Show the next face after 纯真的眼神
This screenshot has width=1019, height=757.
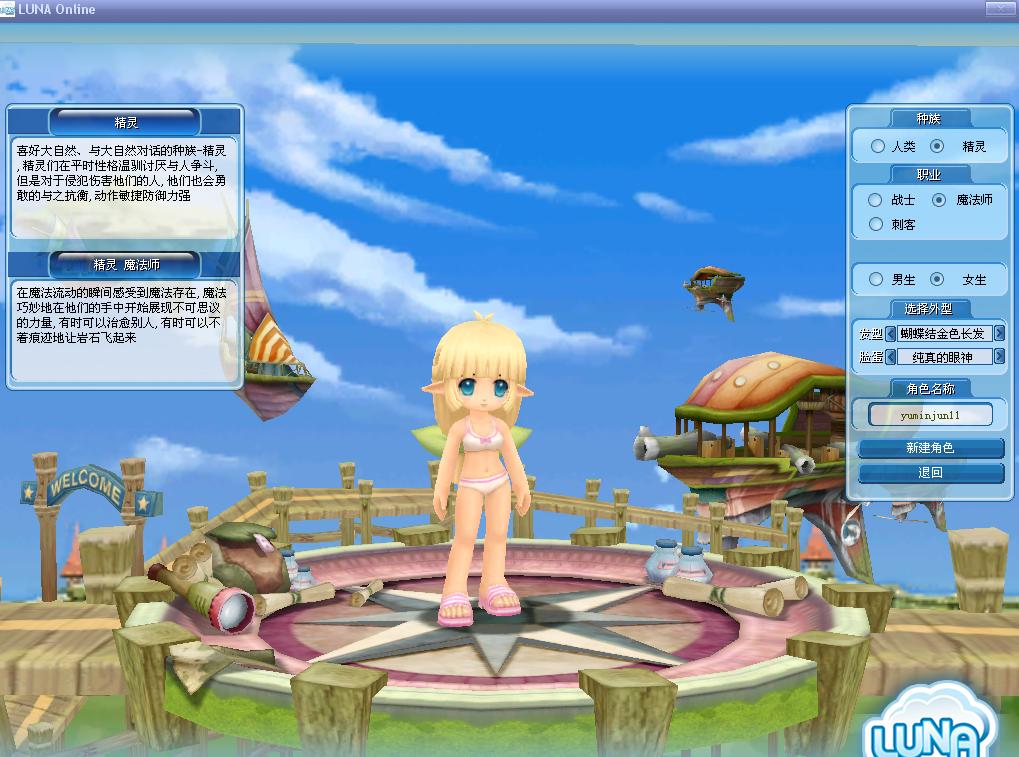(x=998, y=357)
